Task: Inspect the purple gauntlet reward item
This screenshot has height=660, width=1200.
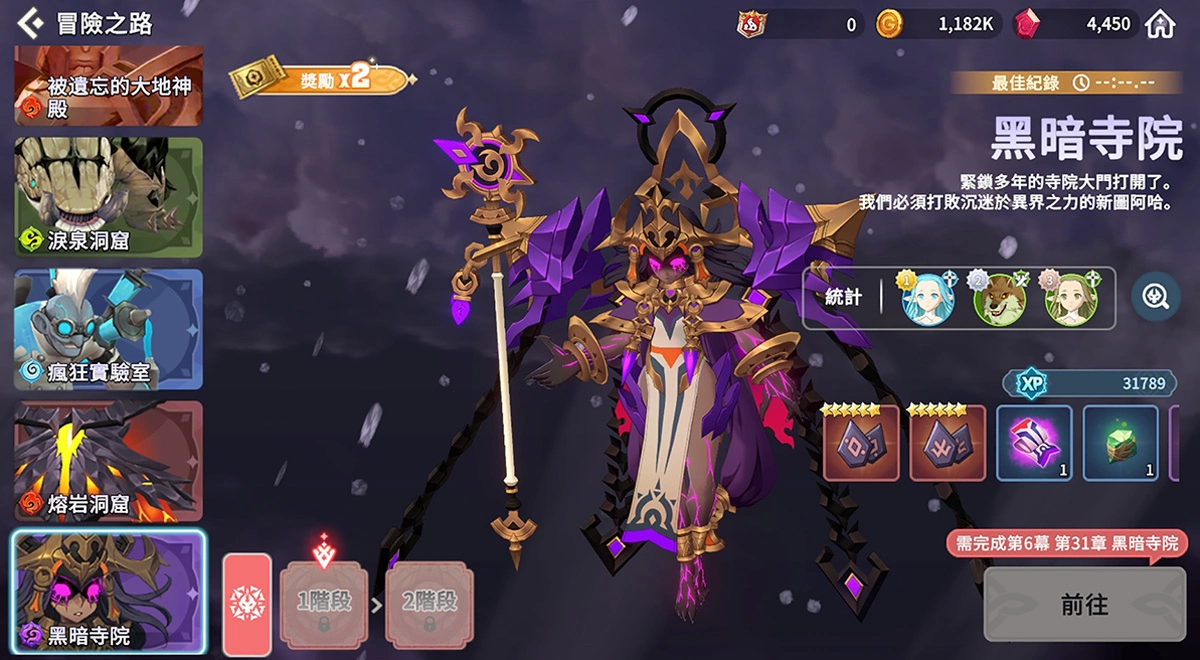Action: coord(1034,442)
